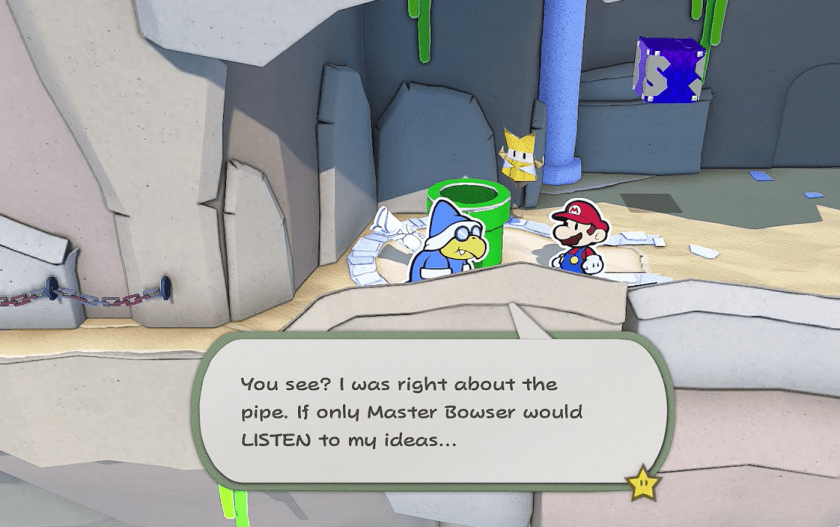The width and height of the screenshot is (840, 527).
Task: Click Kamek's dialogue speech box
Action: [x=430, y=411]
